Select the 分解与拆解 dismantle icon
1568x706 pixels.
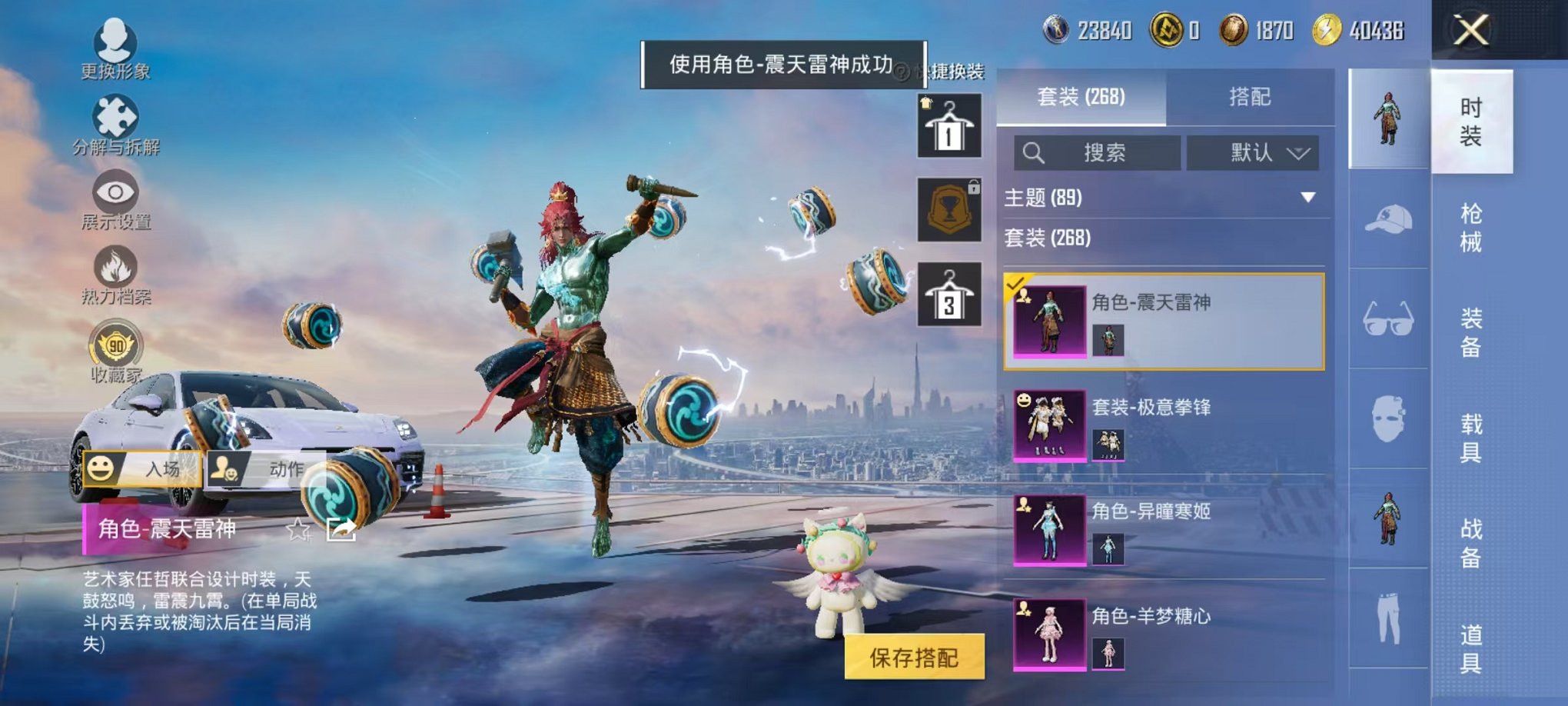(112, 115)
